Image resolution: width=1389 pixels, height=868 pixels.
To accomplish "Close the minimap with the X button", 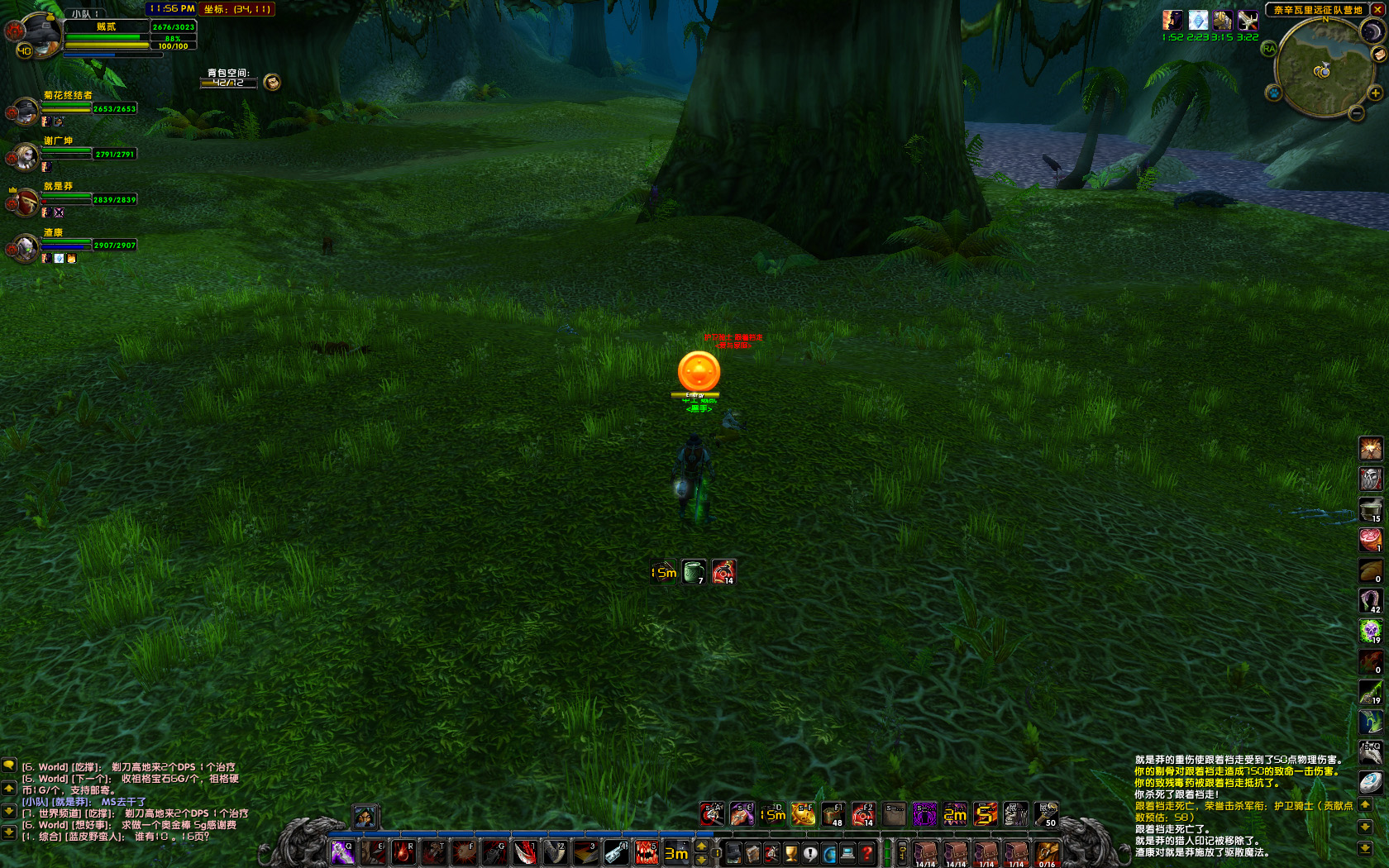I will click(1377, 10).
